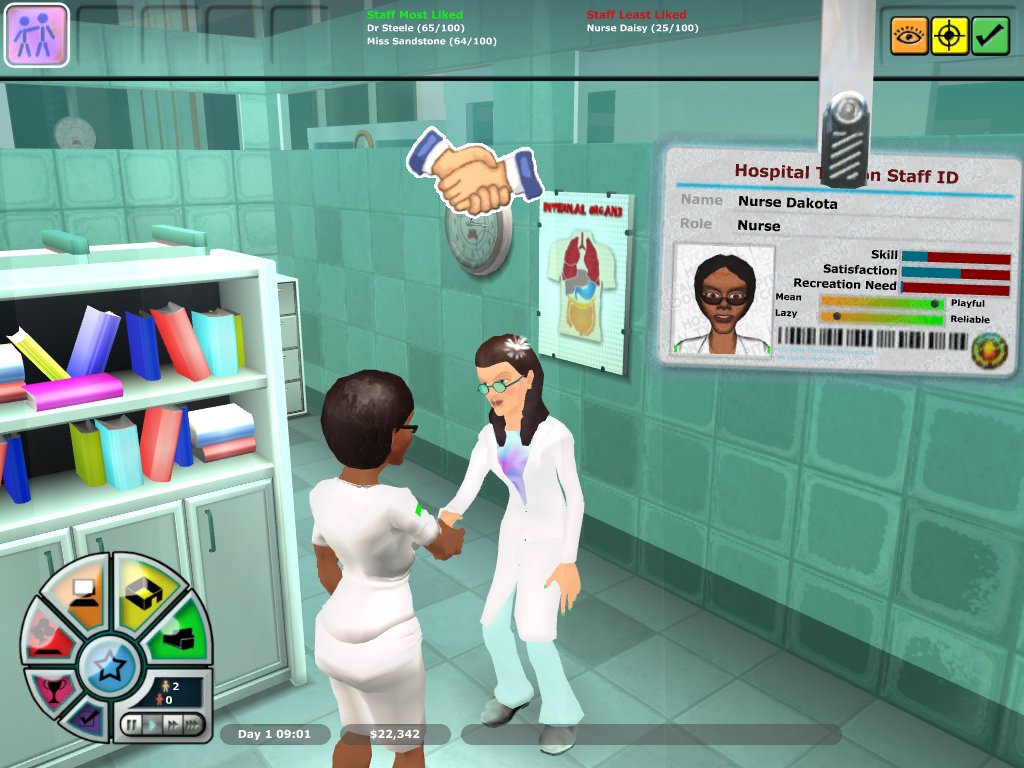The width and height of the screenshot is (1024, 768).
Task: Set game speed to fast forward
Action: (x=171, y=724)
